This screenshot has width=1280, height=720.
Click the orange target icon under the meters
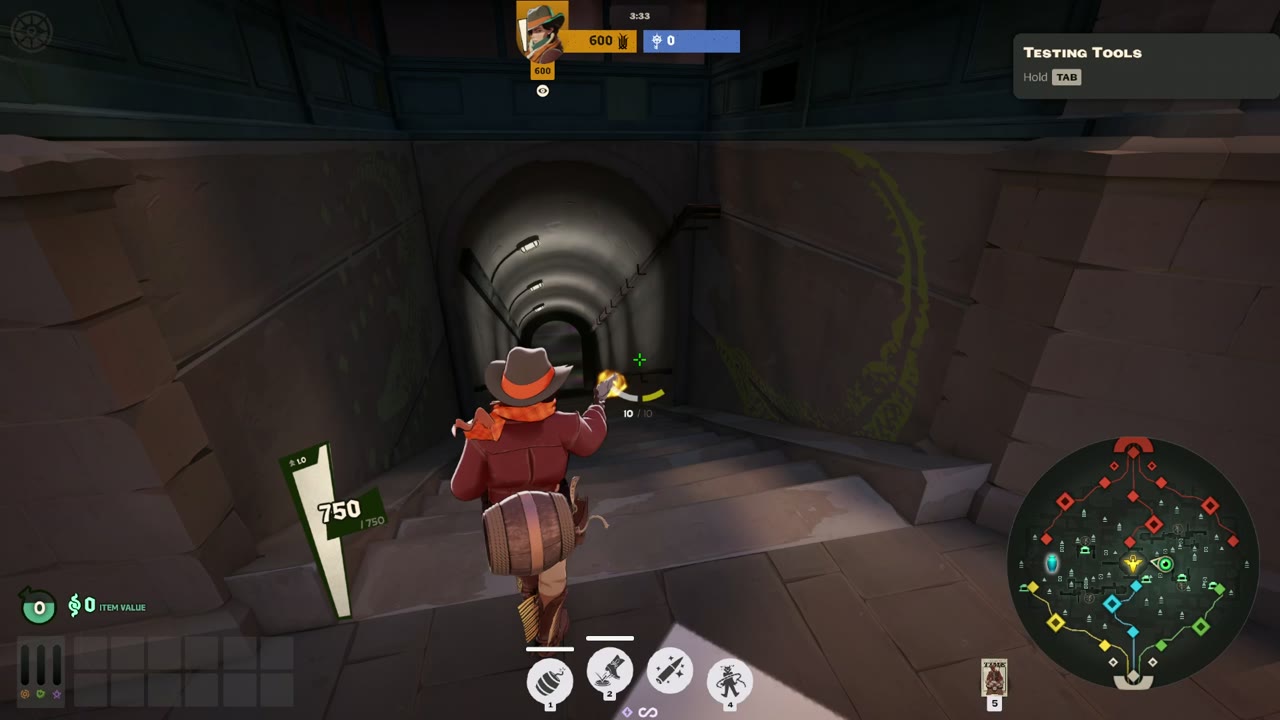24,695
